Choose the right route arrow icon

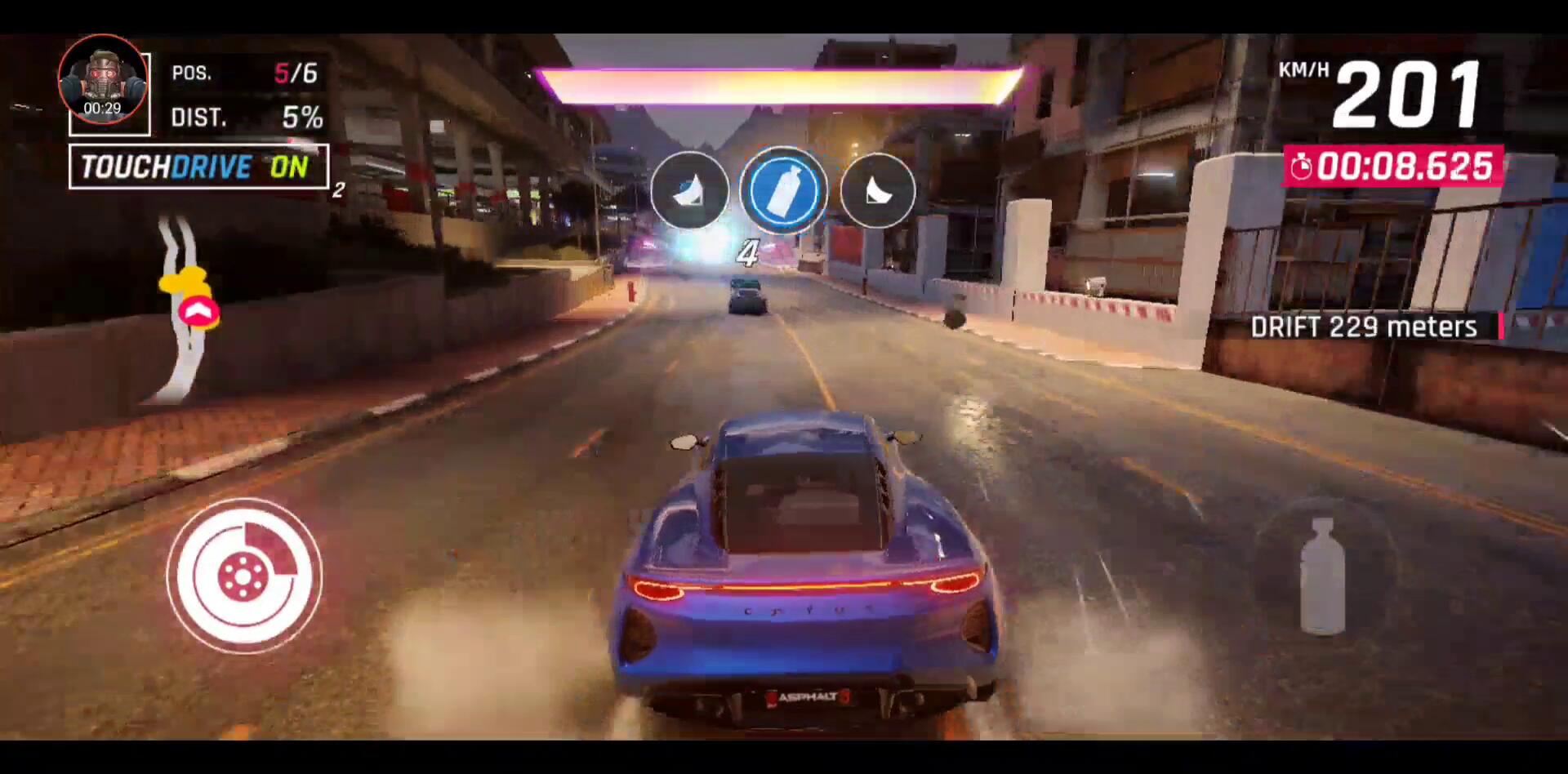[x=878, y=190]
